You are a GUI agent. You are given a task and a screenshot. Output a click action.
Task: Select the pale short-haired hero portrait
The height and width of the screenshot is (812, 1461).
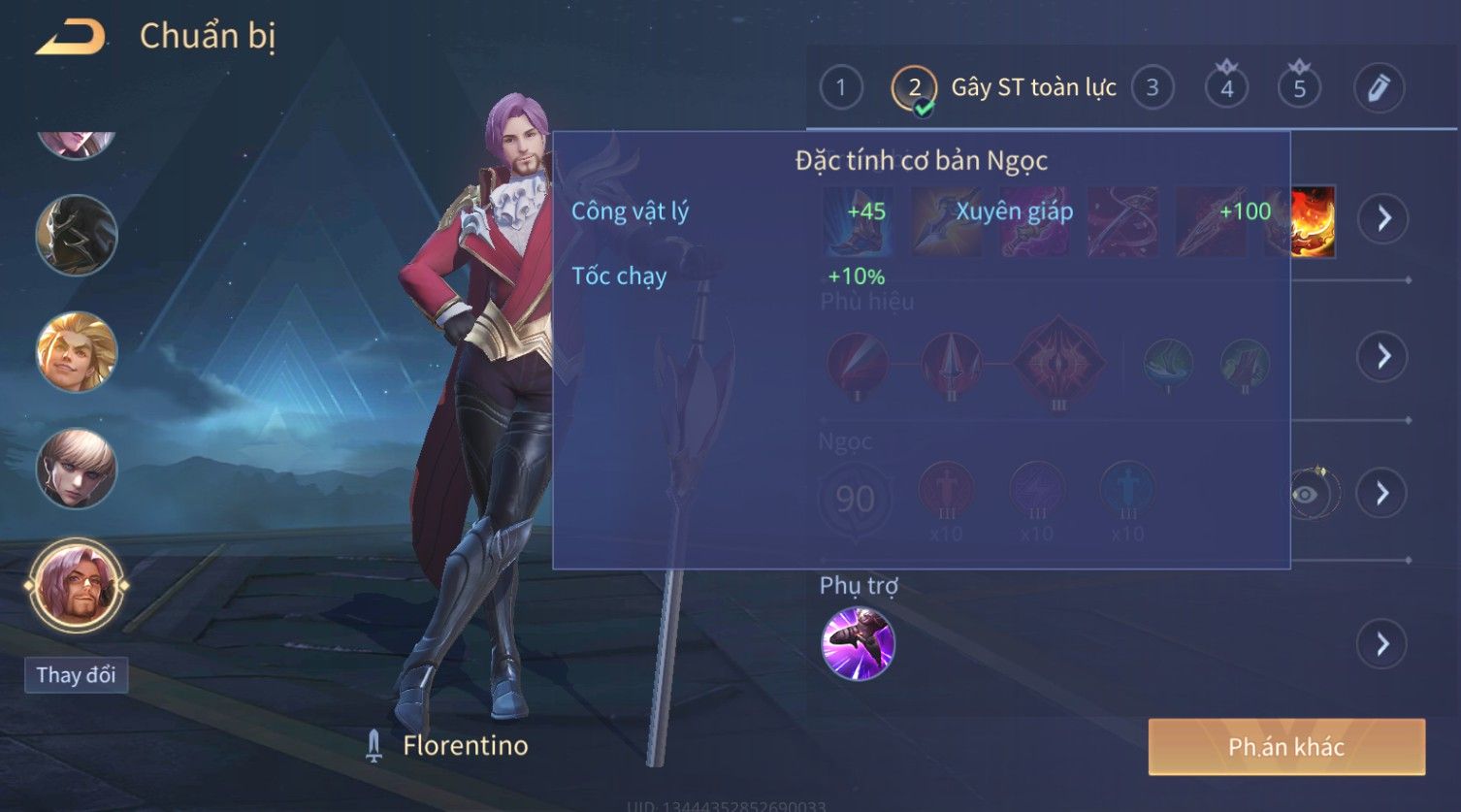(76, 469)
